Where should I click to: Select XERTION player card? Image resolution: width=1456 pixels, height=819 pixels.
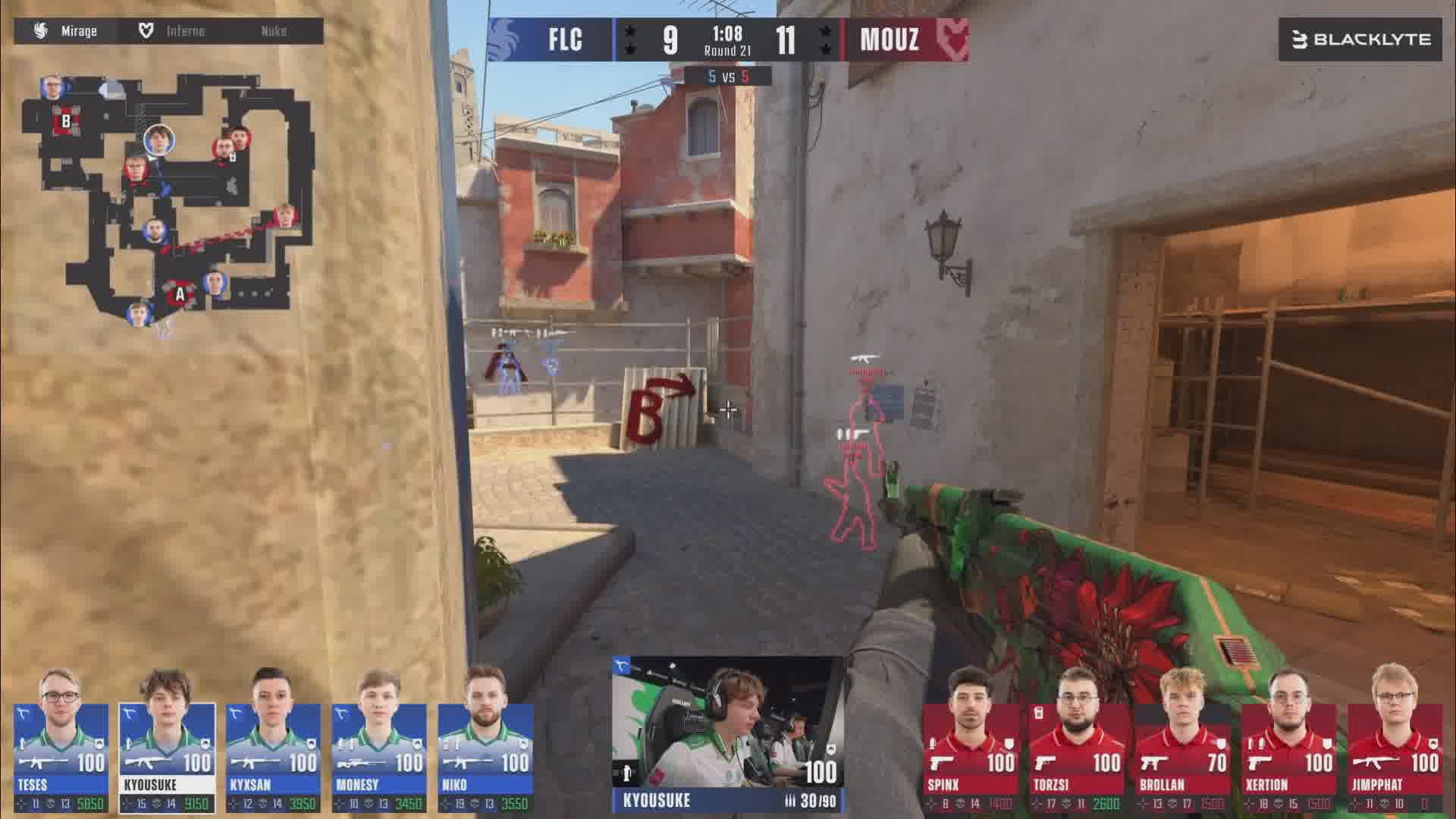(x=1289, y=756)
